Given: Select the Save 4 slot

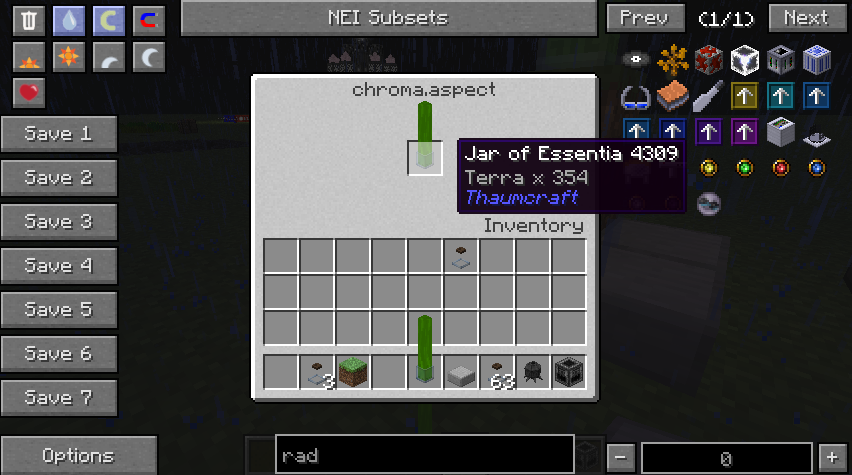Looking at the screenshot, I should coord(58,266).
